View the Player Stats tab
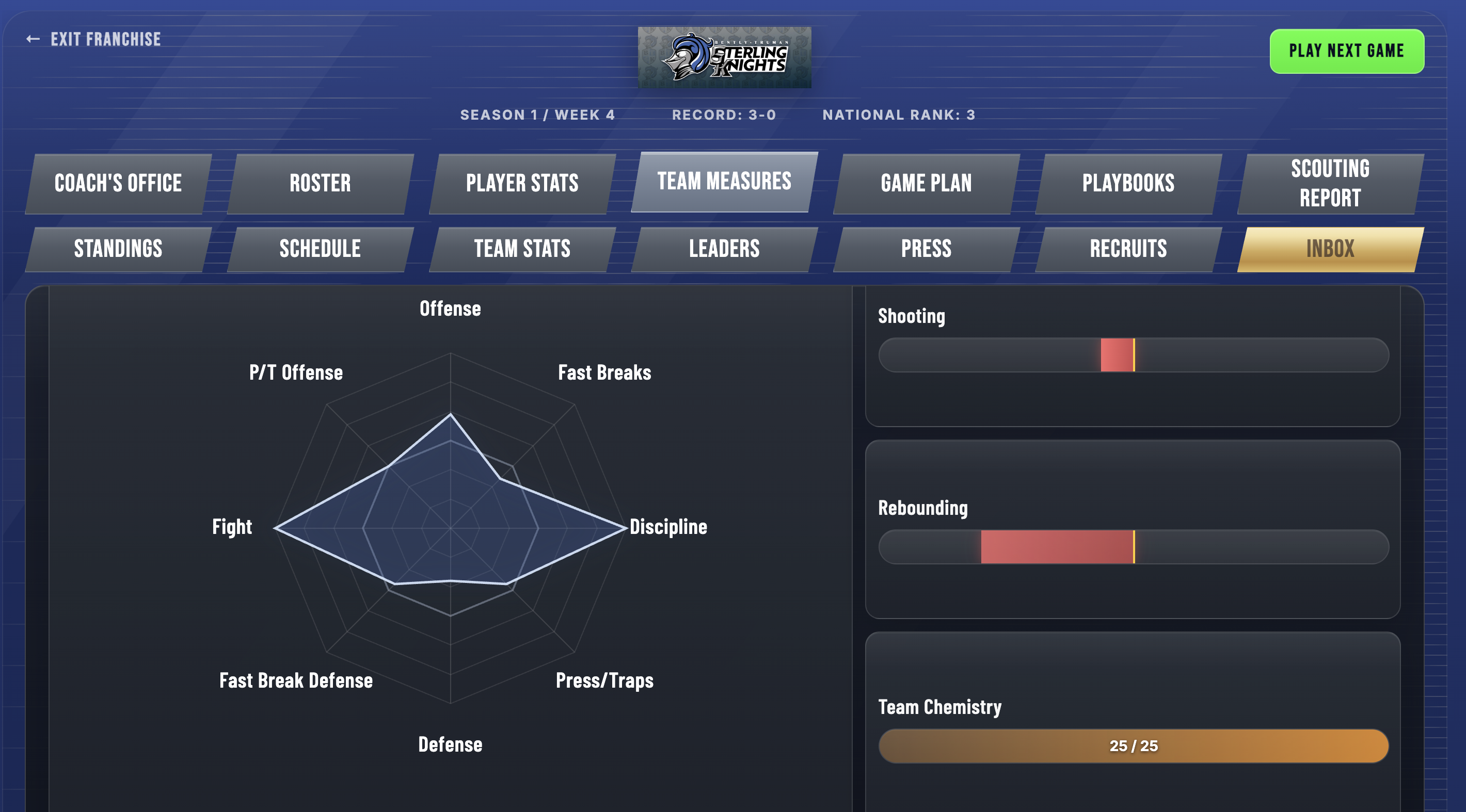Screen dimensions: 1466x812 pos(522,183)
